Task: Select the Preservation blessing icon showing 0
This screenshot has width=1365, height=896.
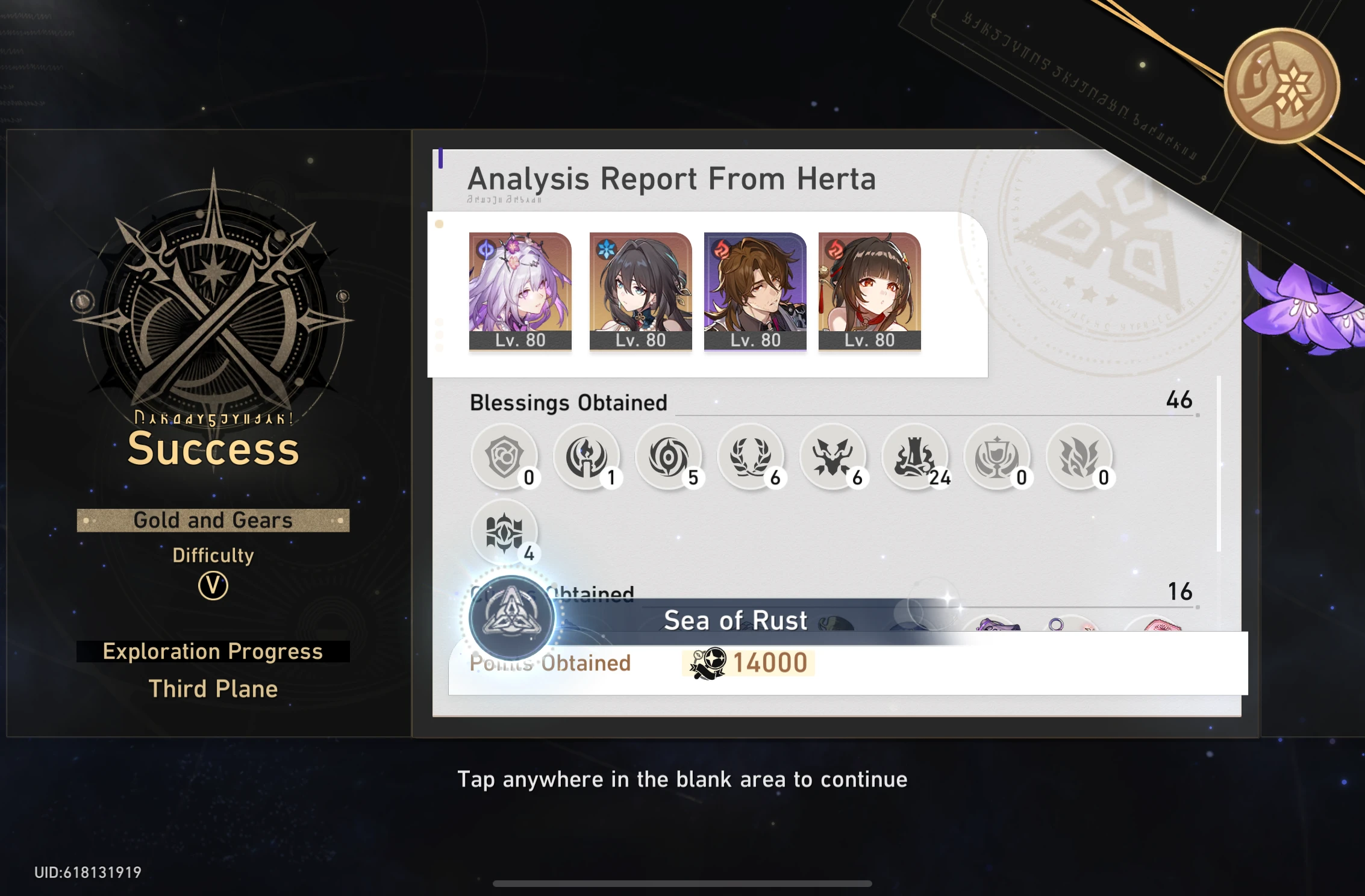Action: (506, 456)
